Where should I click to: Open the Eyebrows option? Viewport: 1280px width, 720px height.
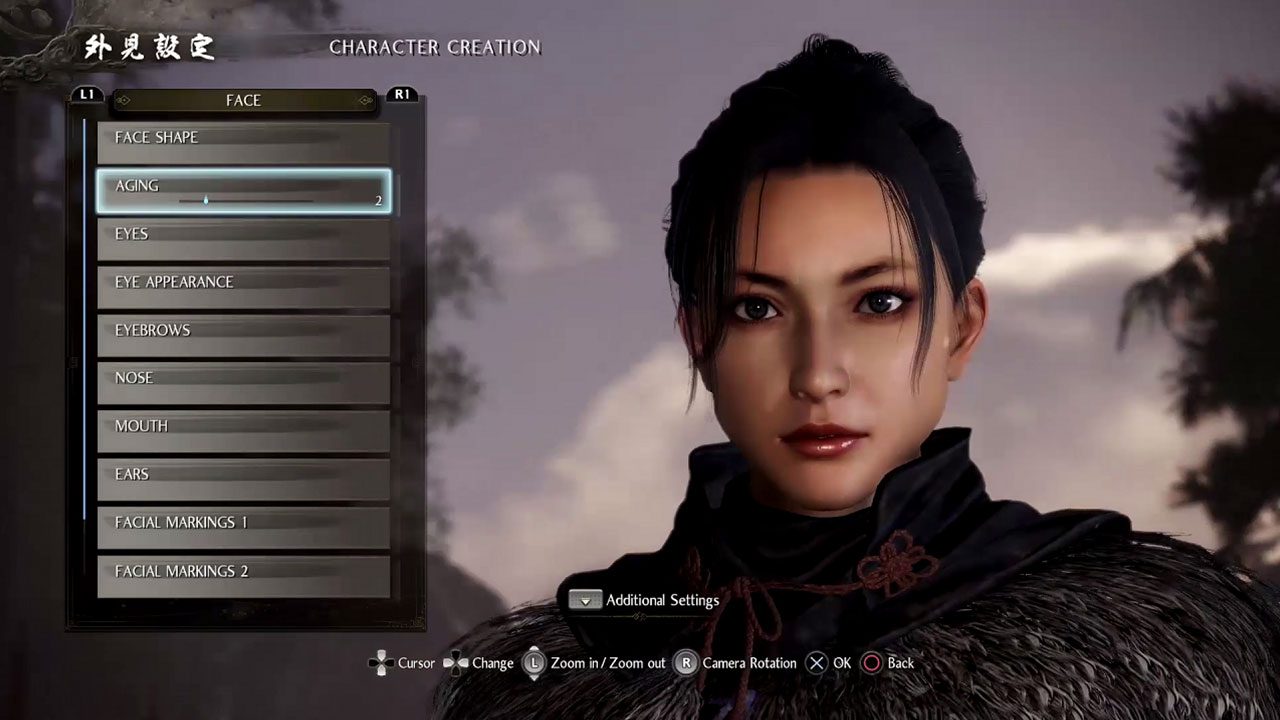[243, 335]
